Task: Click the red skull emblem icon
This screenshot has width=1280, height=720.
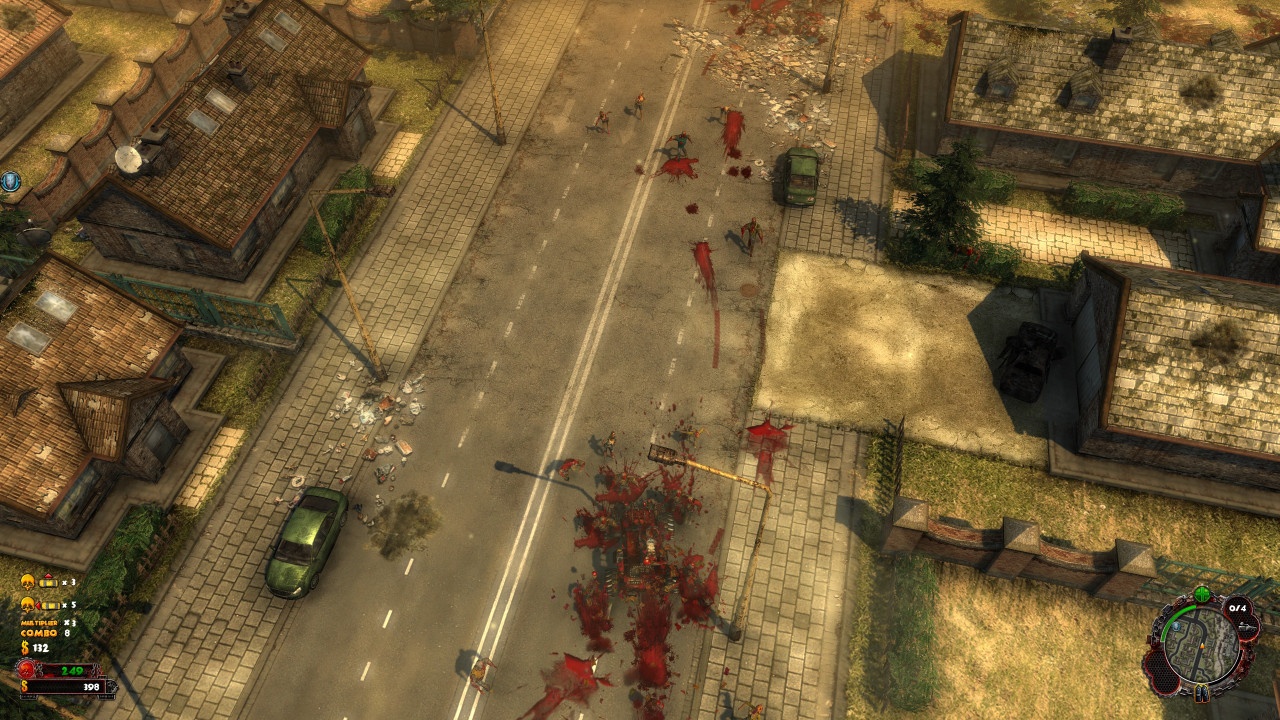Action: (26, 670)
